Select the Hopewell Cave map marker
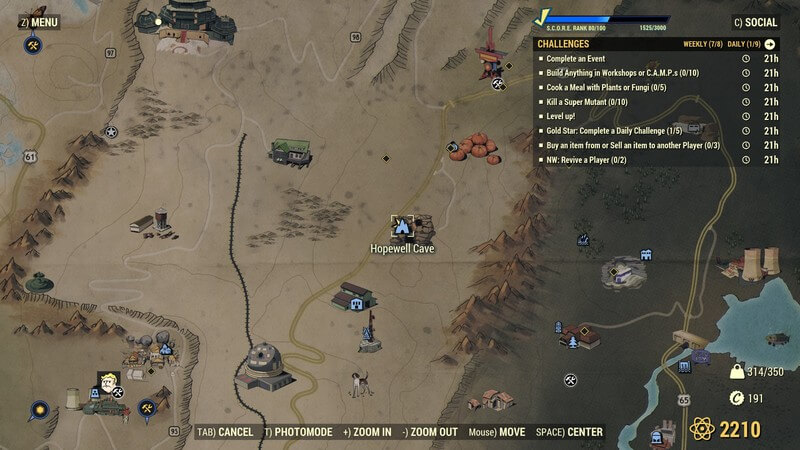This screenshot has height=450, width=800. pos(402,225)
